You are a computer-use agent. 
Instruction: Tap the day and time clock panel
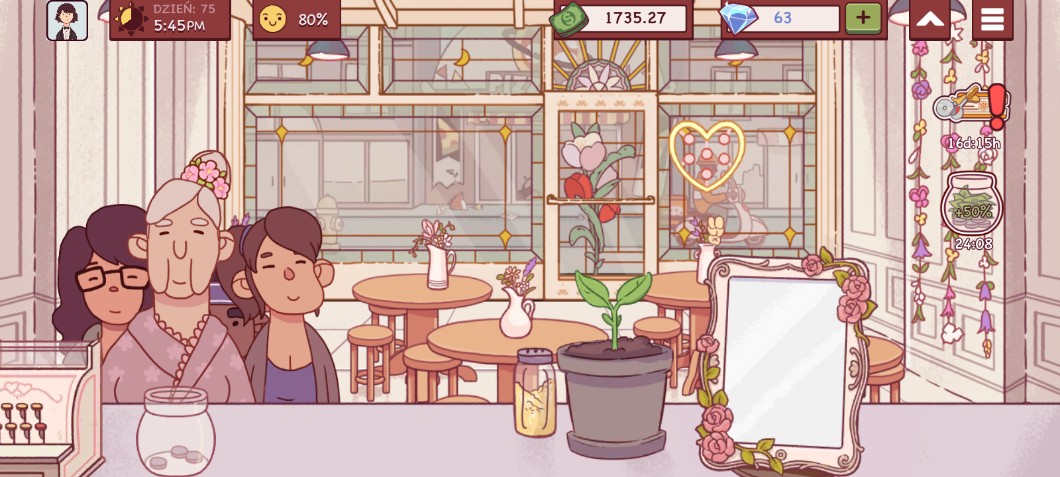pyautogui.click(x=170, y=18)
